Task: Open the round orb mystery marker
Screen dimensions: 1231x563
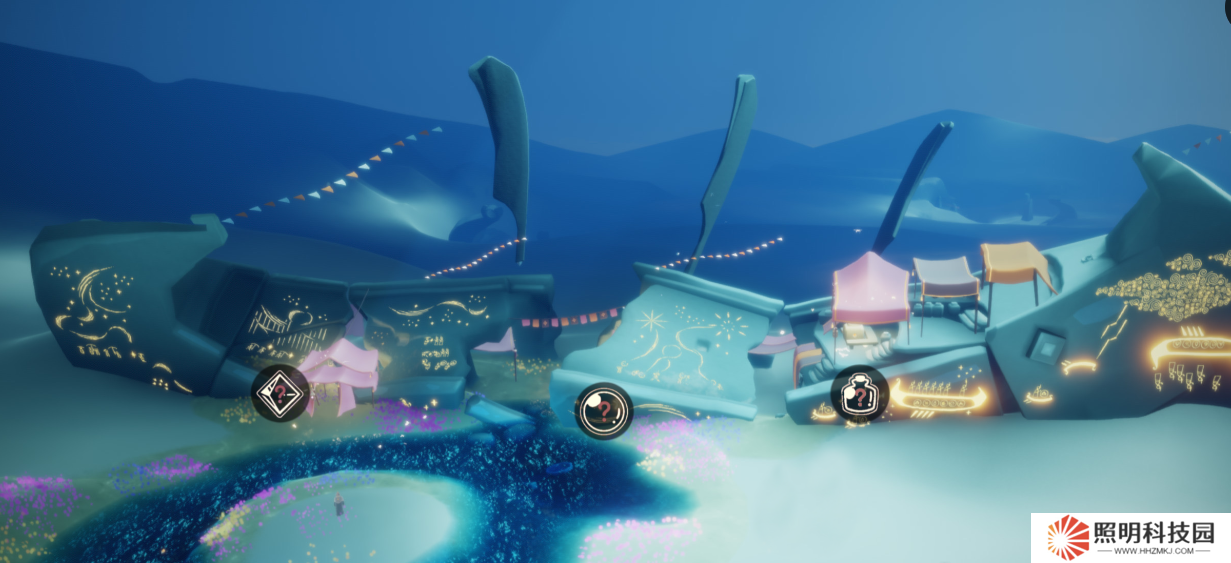Action: pos(603,410)
